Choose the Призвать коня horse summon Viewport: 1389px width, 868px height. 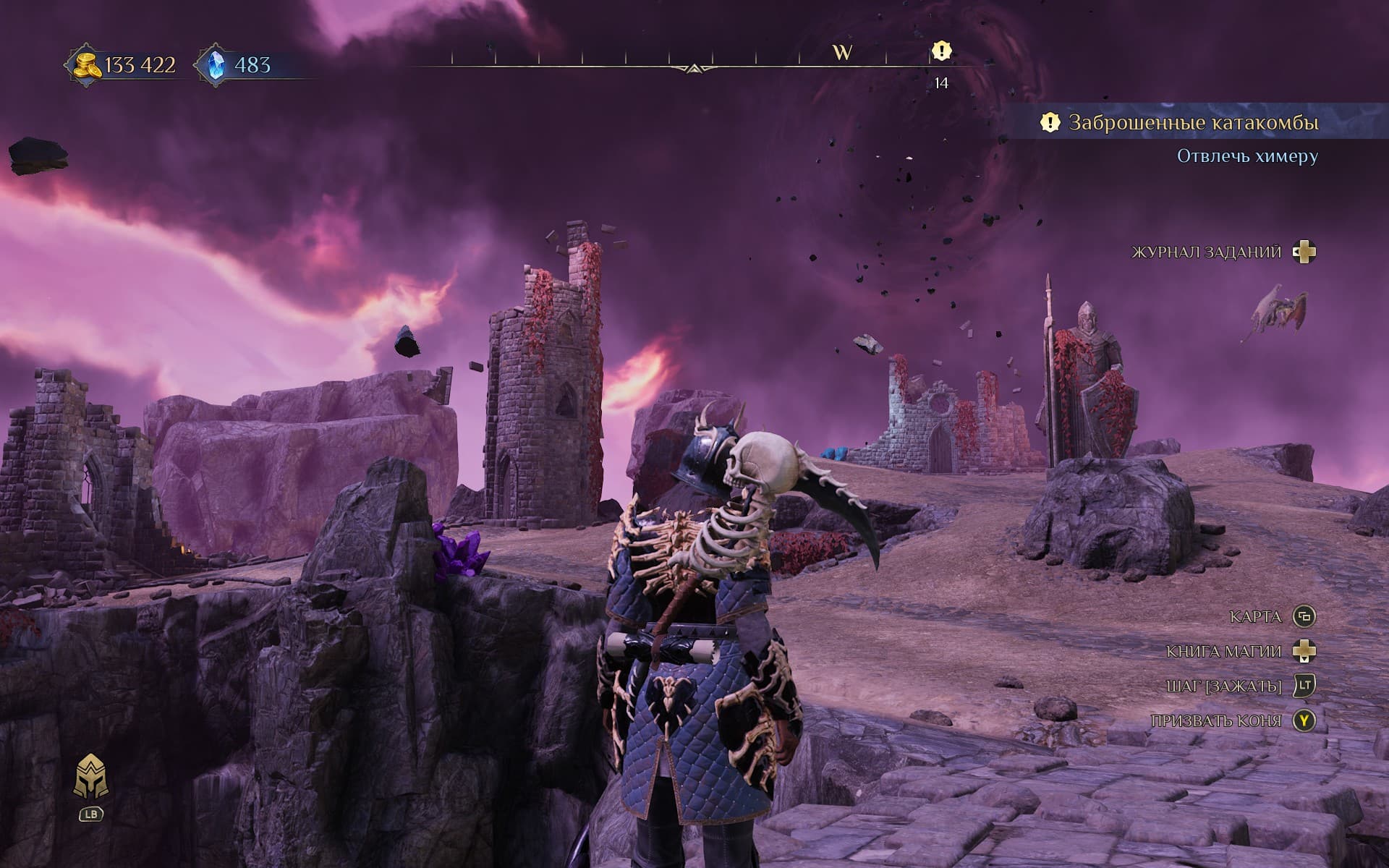(1215, 721)
